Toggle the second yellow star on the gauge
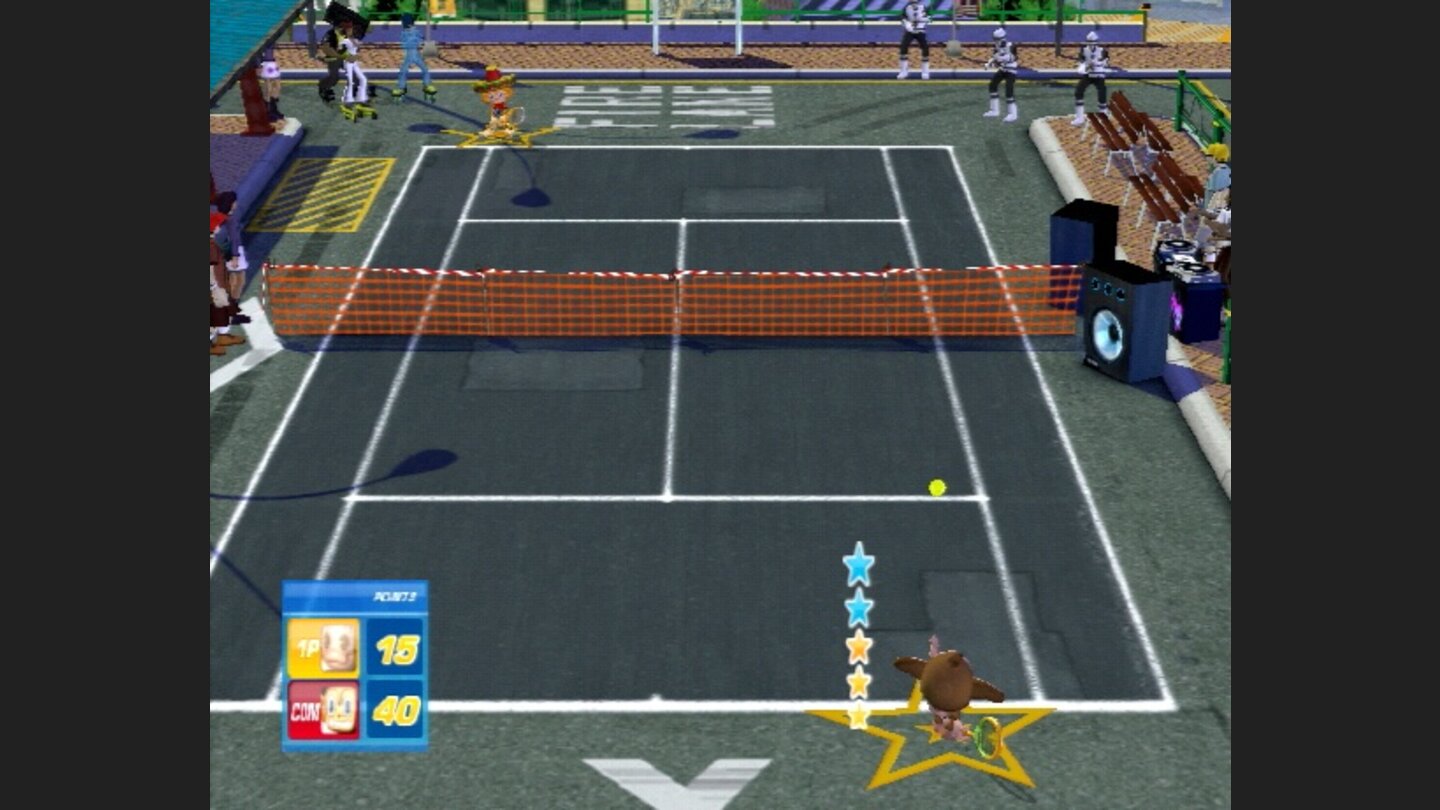The height and width of the screenshot is (810, 1440). [857, 679]
